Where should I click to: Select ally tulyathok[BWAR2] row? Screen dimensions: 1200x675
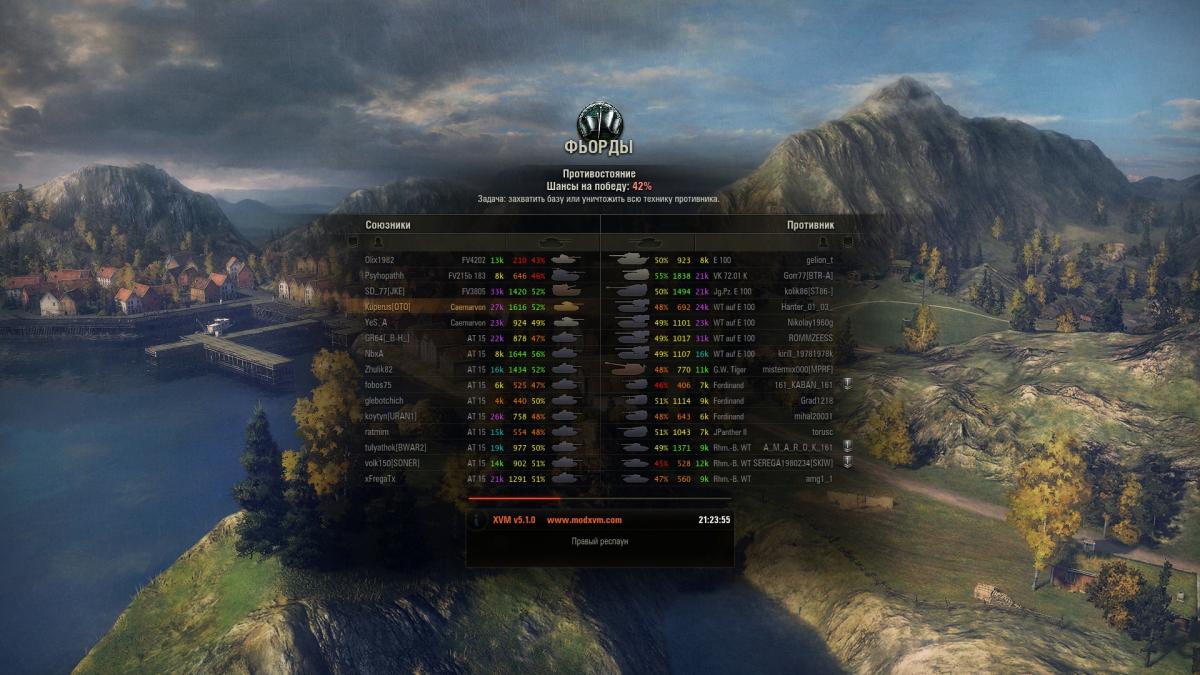(396, 447)
